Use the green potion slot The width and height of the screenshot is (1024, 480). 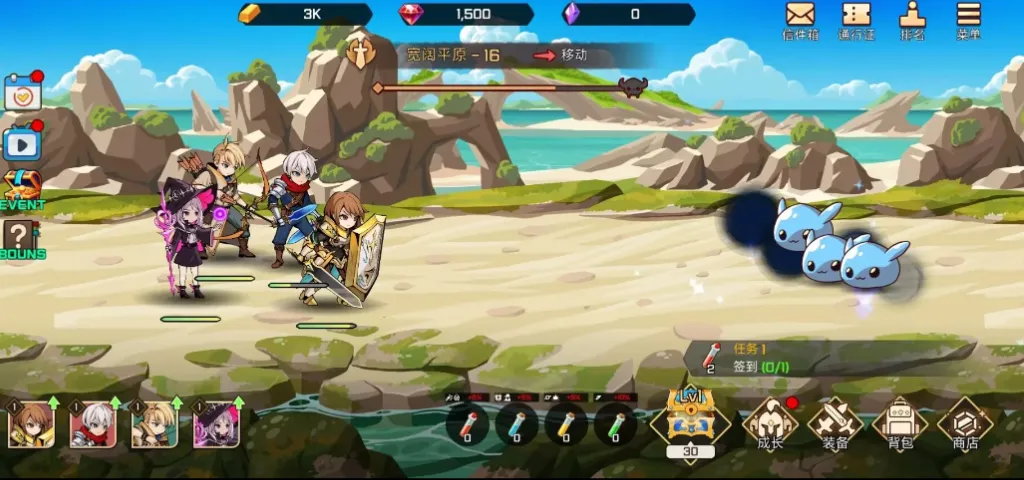tap(615, 425)
